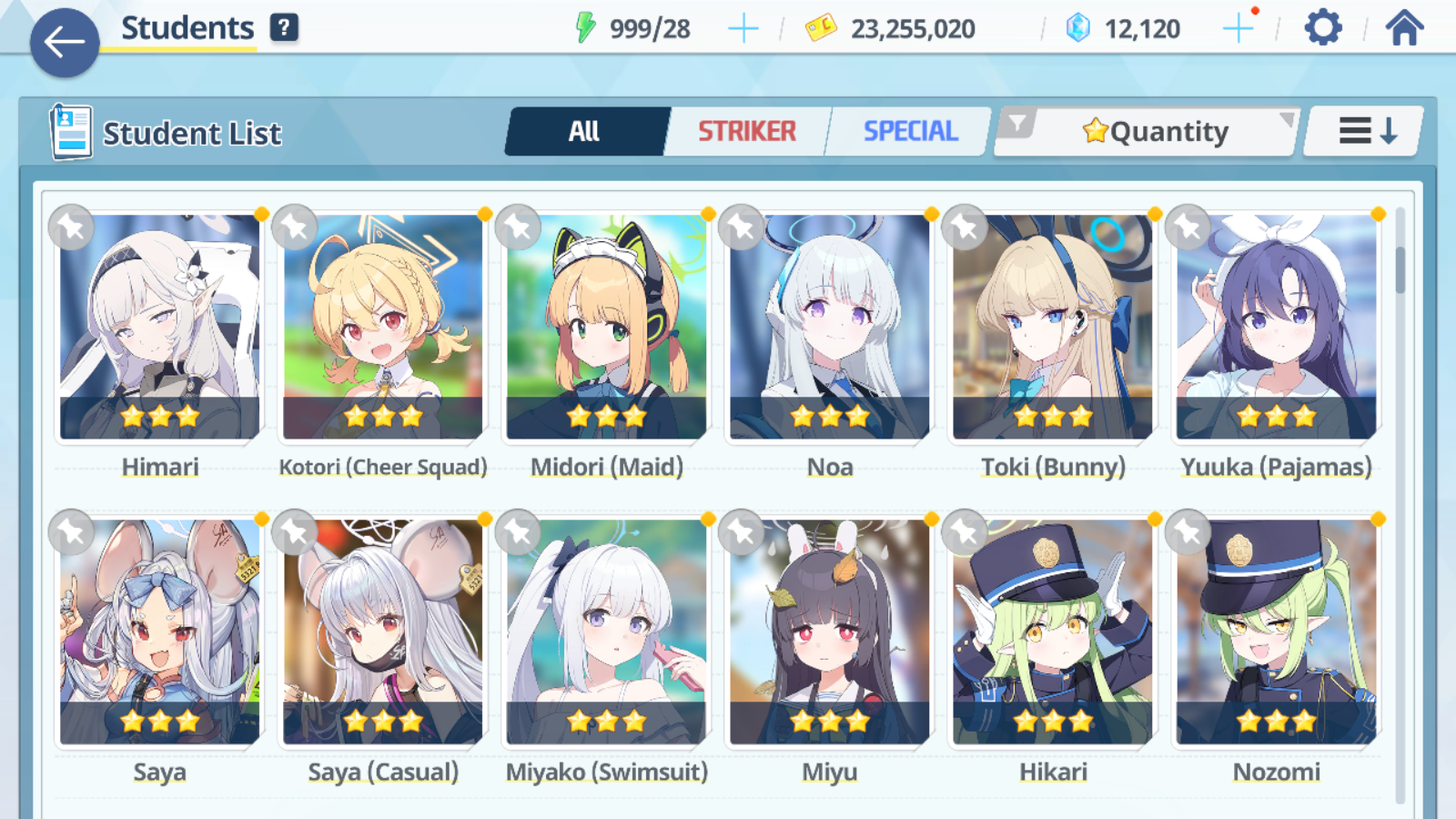The height and width of the screenshot is (819, 1456).
Task: Go back with the arrow button
Action: click(65, 42)
